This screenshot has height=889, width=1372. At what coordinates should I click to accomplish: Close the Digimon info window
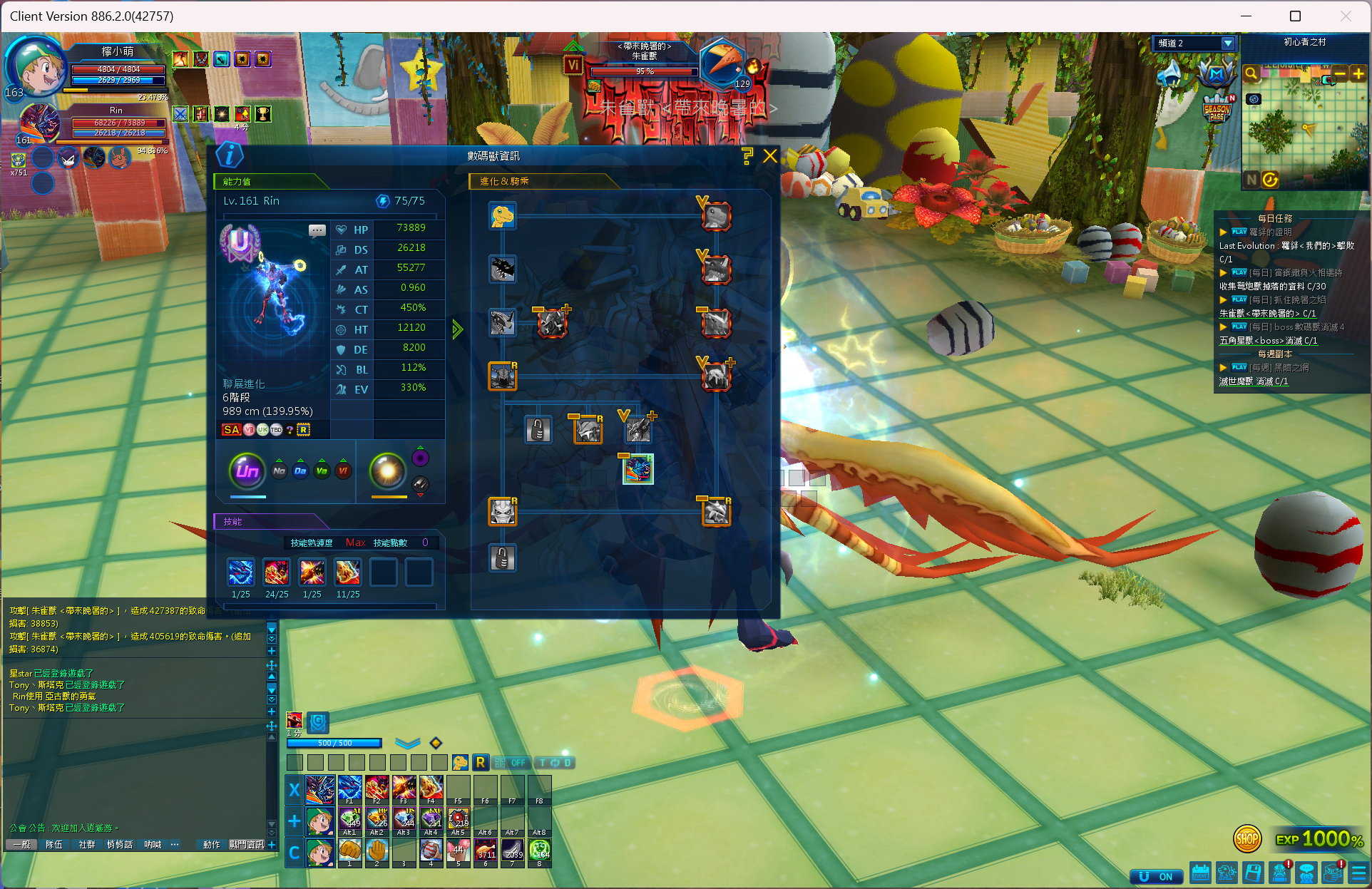click(770, 156)
